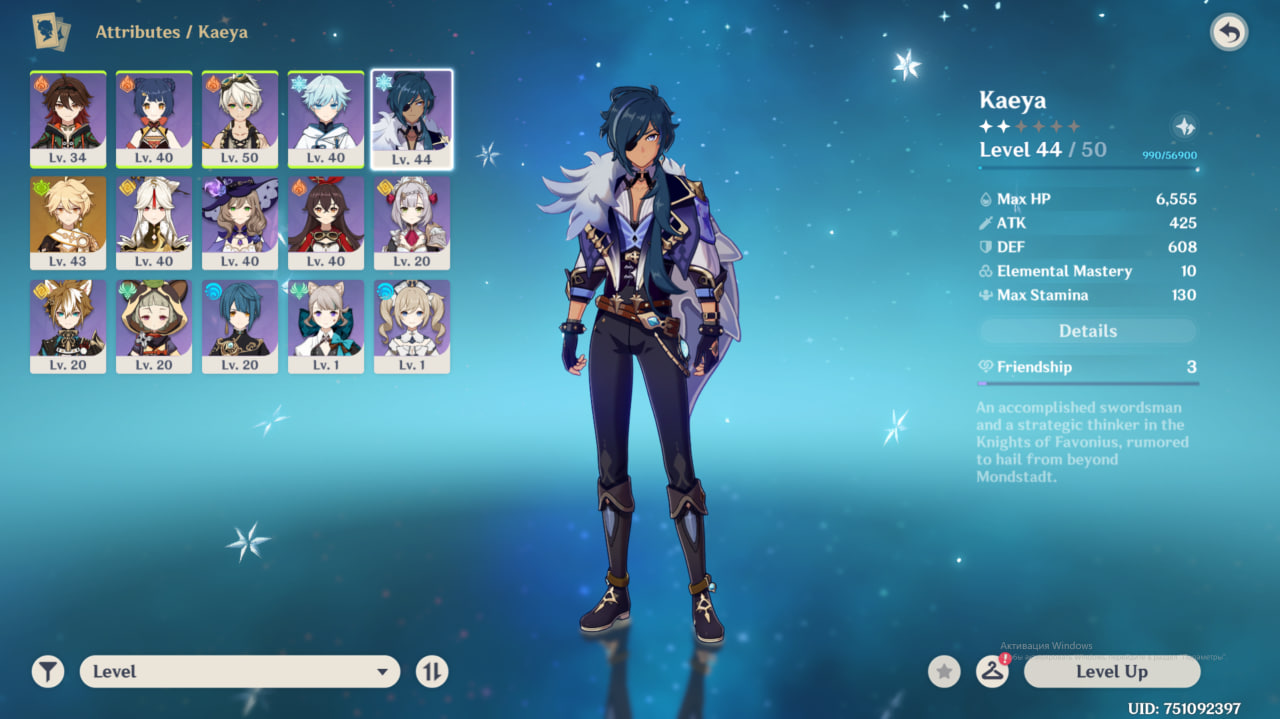The width and height of the screenshot is (1280, 719).
Task: Click the sparkle icon beside Kaeya's stars
Action: click(x=1184, y=127)
